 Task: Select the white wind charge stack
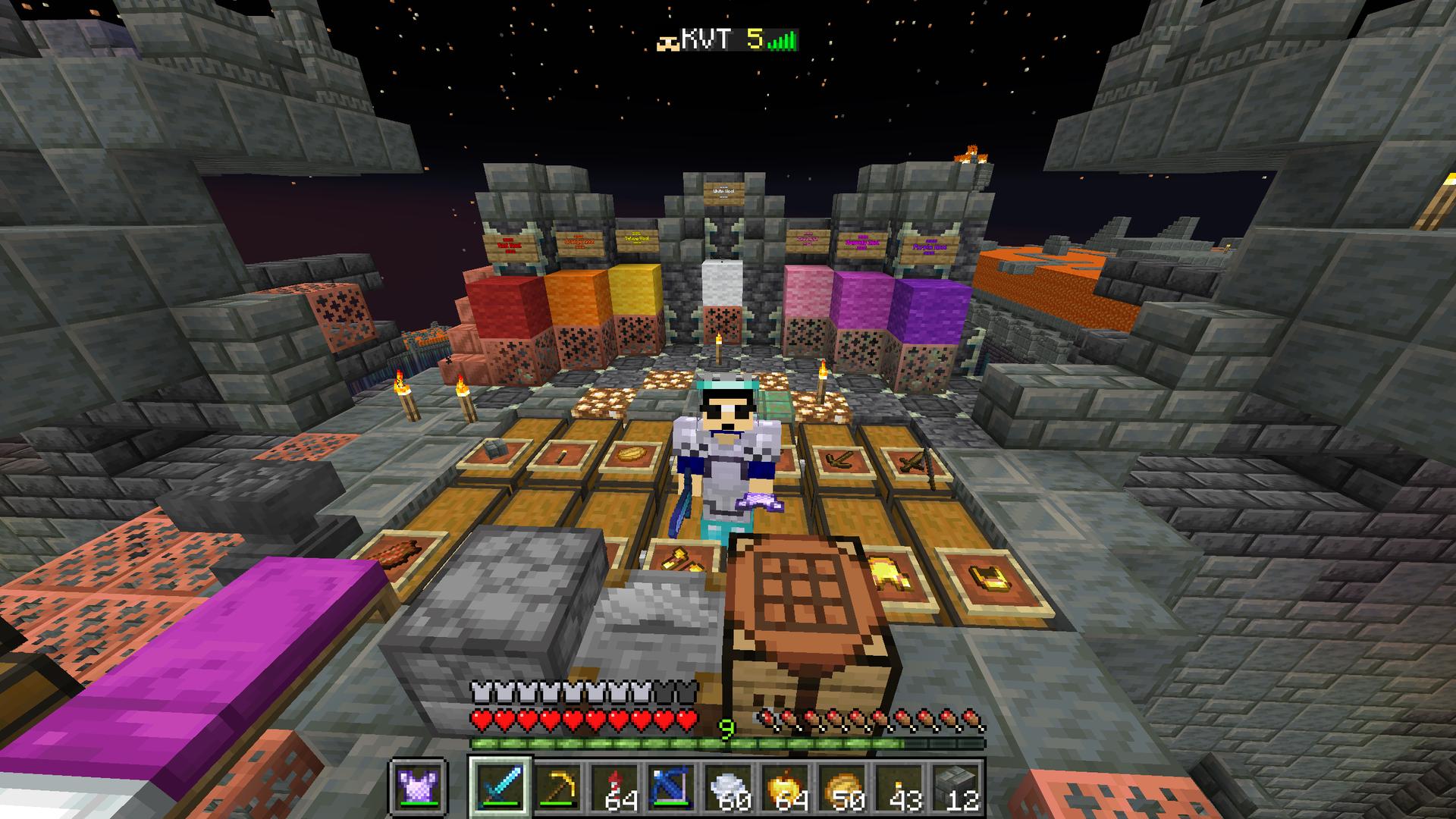(x=728, y=786)
